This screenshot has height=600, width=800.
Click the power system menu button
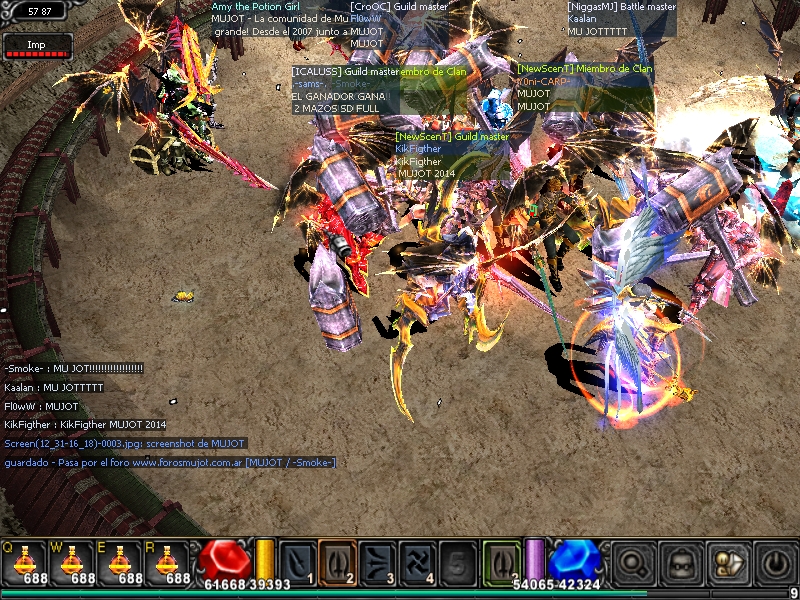(x=774, y=562)
